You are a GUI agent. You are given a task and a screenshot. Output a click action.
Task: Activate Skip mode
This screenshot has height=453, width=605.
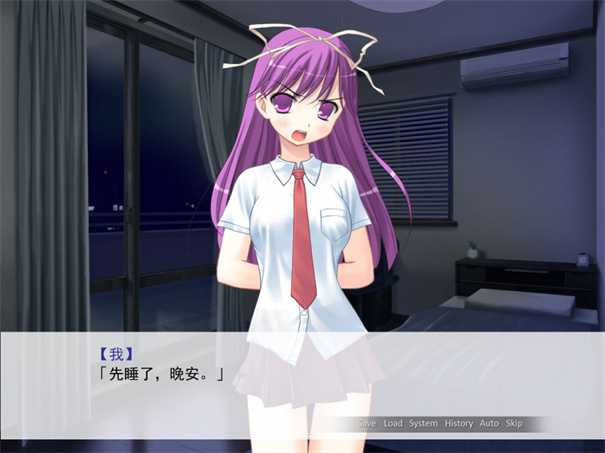click(514, 423)
